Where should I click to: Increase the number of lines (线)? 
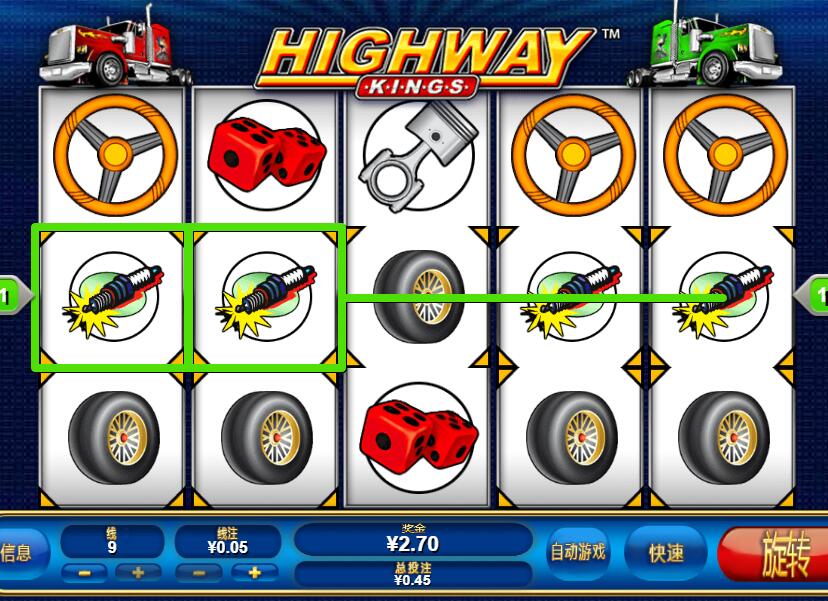[138, 573]
